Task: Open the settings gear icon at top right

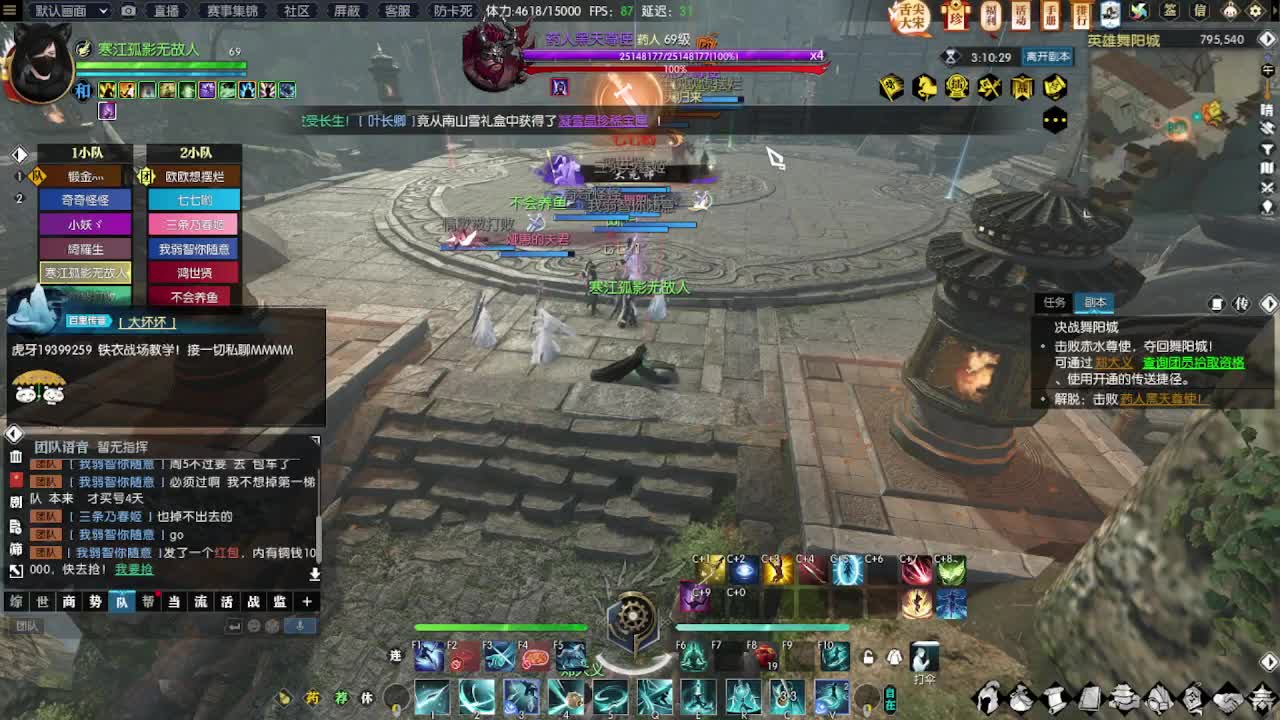Action: tap(1254, 12)
